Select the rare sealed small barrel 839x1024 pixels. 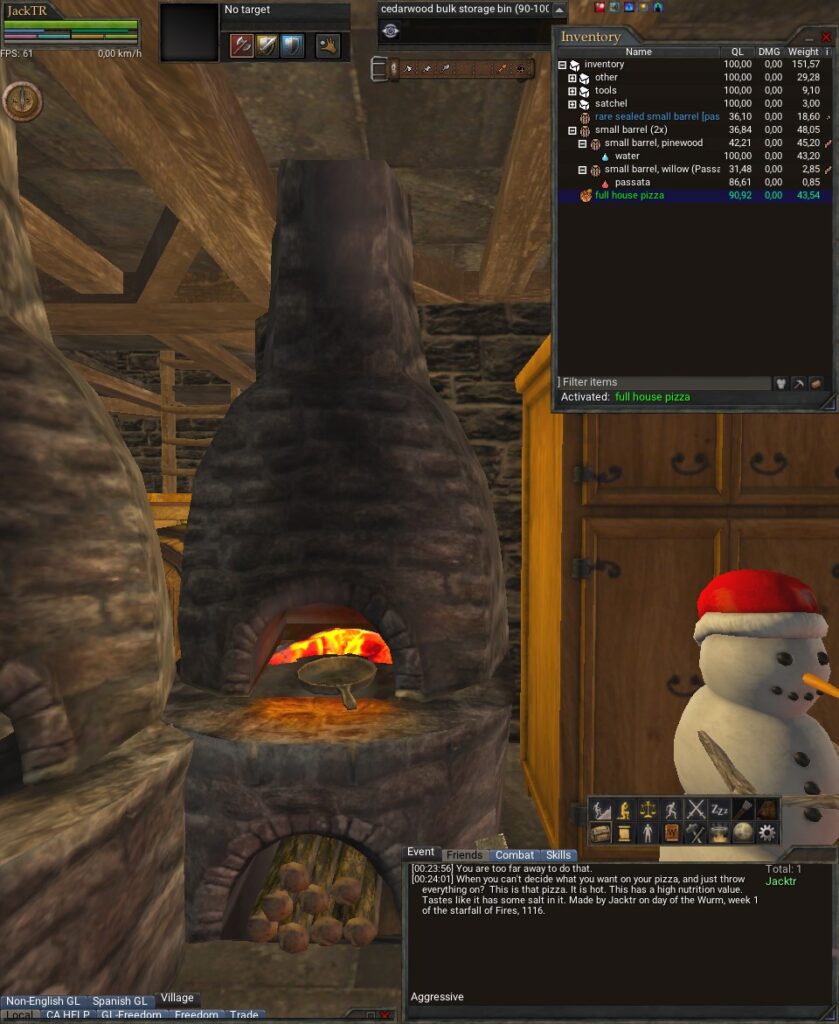(x=656, y=117)
